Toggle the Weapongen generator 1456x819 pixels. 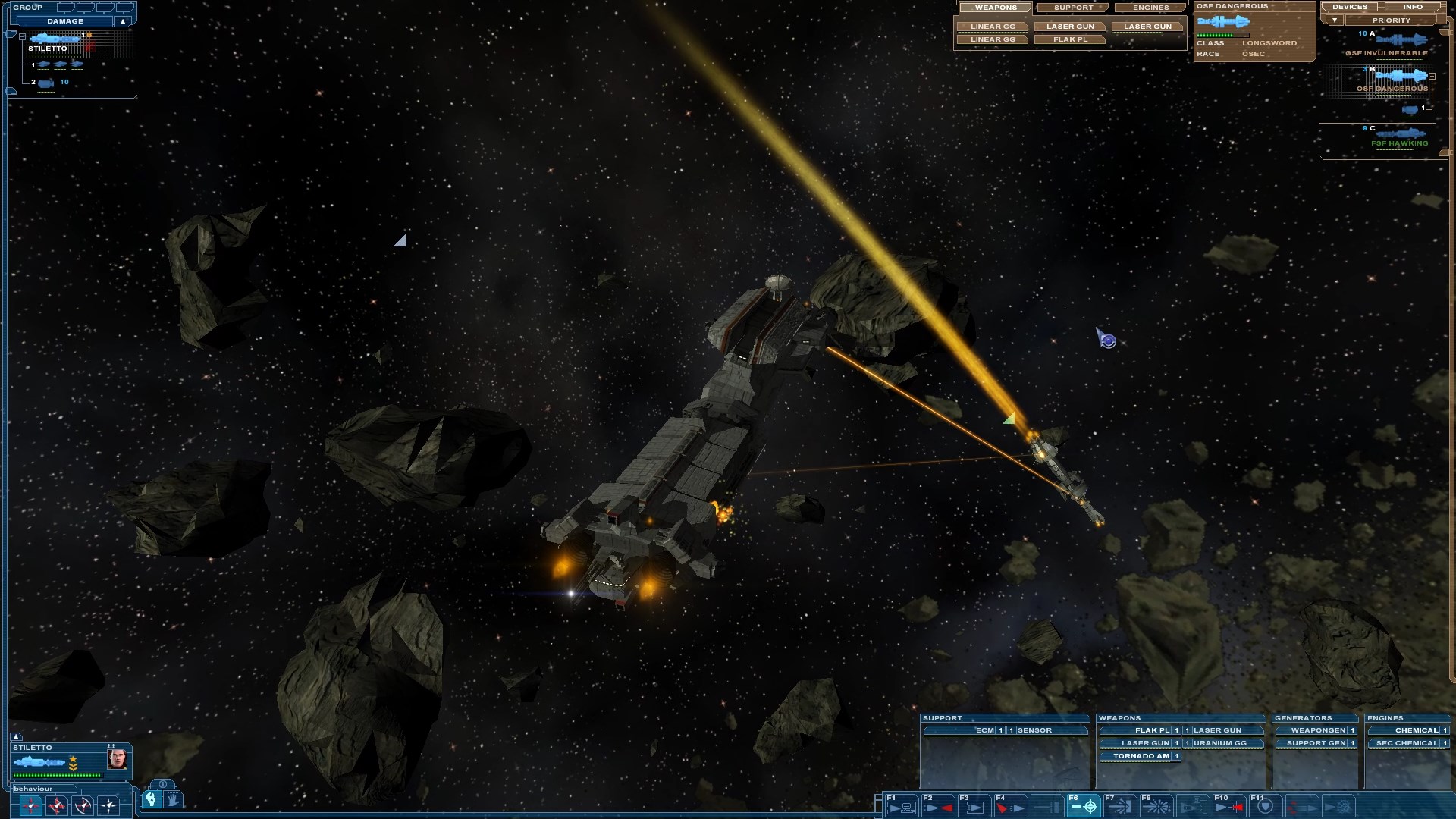pyautogui.click(x=1318, y=730)
